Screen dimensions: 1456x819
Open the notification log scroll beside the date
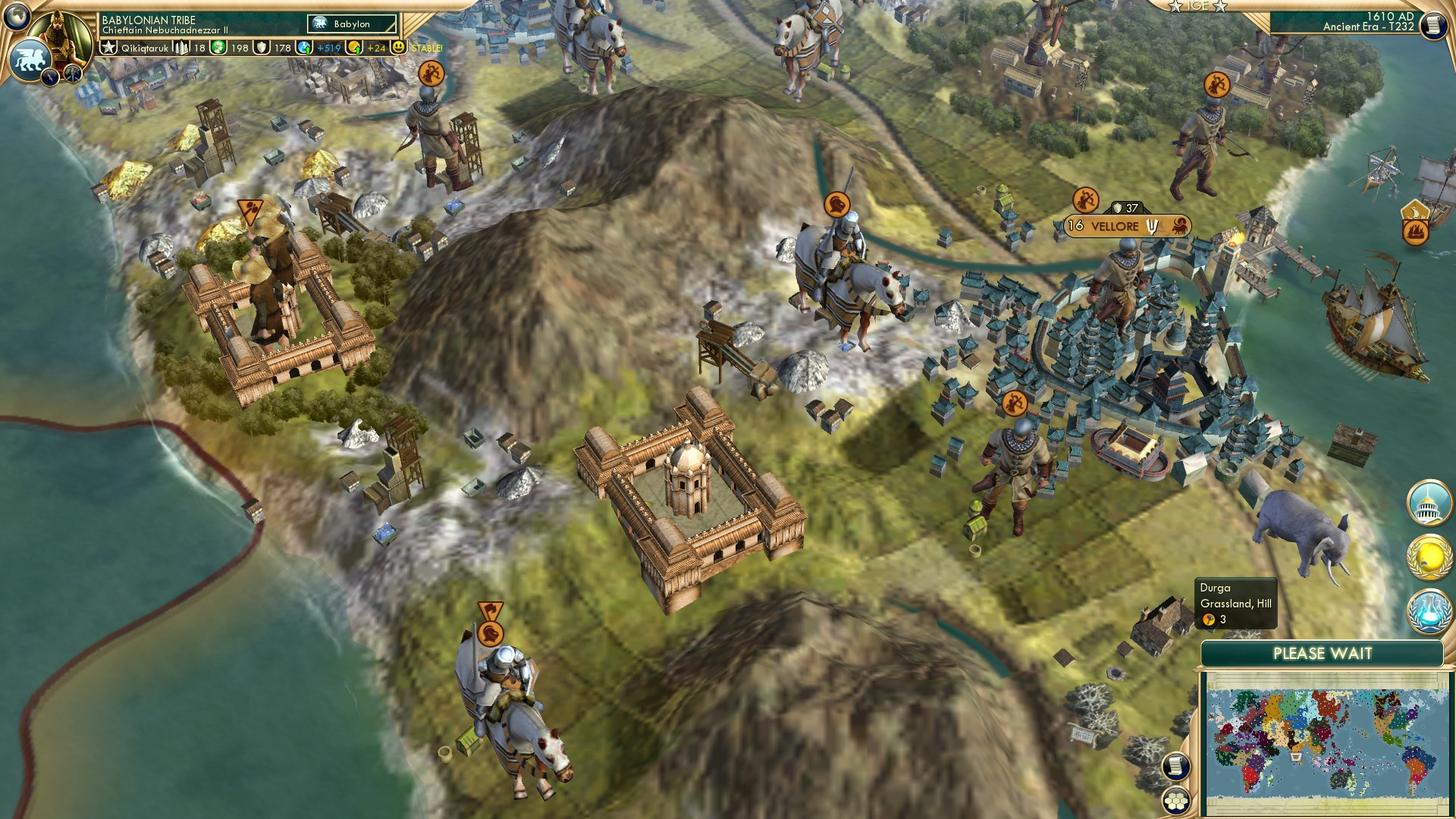tap(1432, 25)
